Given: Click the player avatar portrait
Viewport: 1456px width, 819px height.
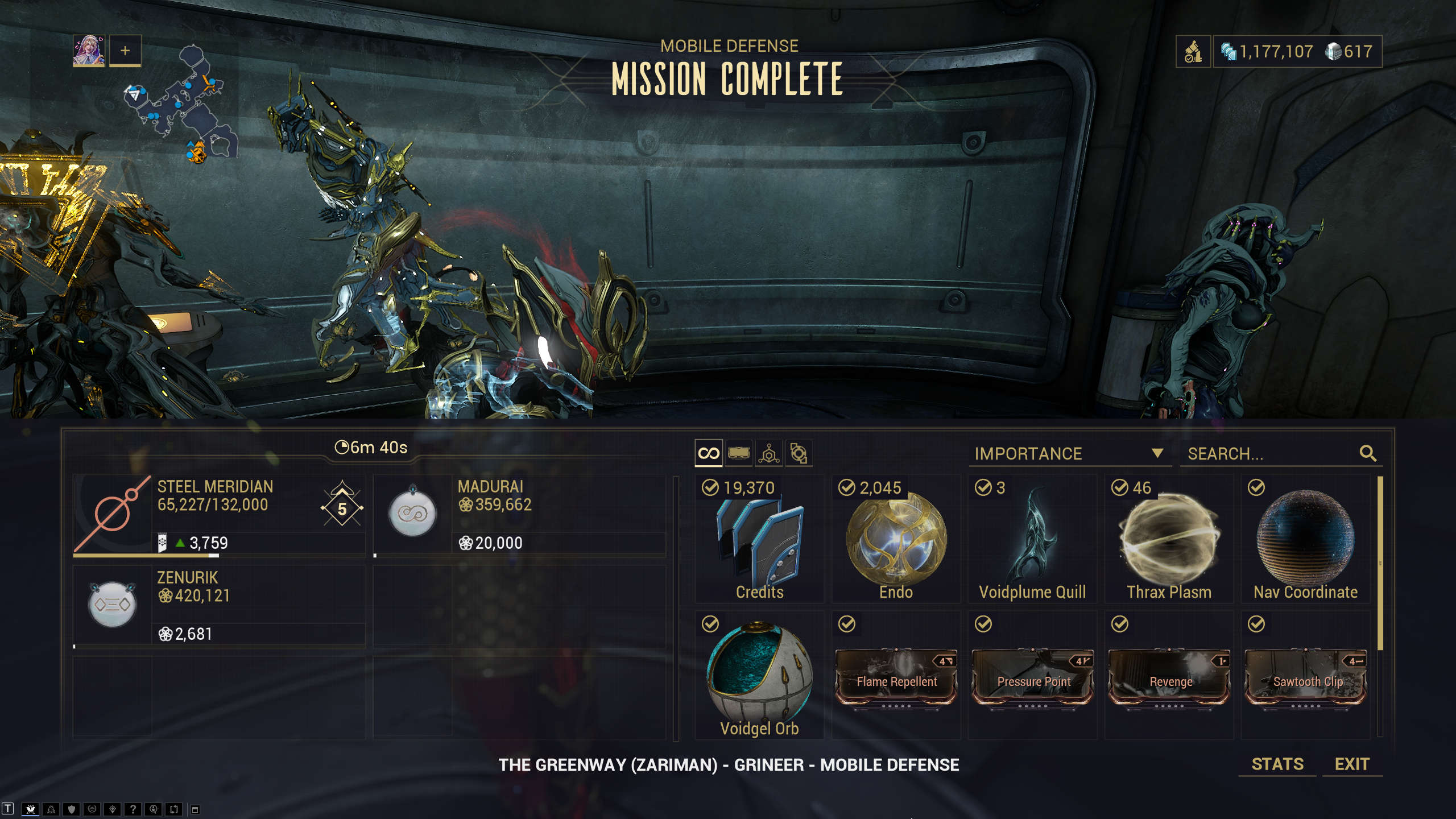Looking at the screenshot, I should [x=89, y=51].
